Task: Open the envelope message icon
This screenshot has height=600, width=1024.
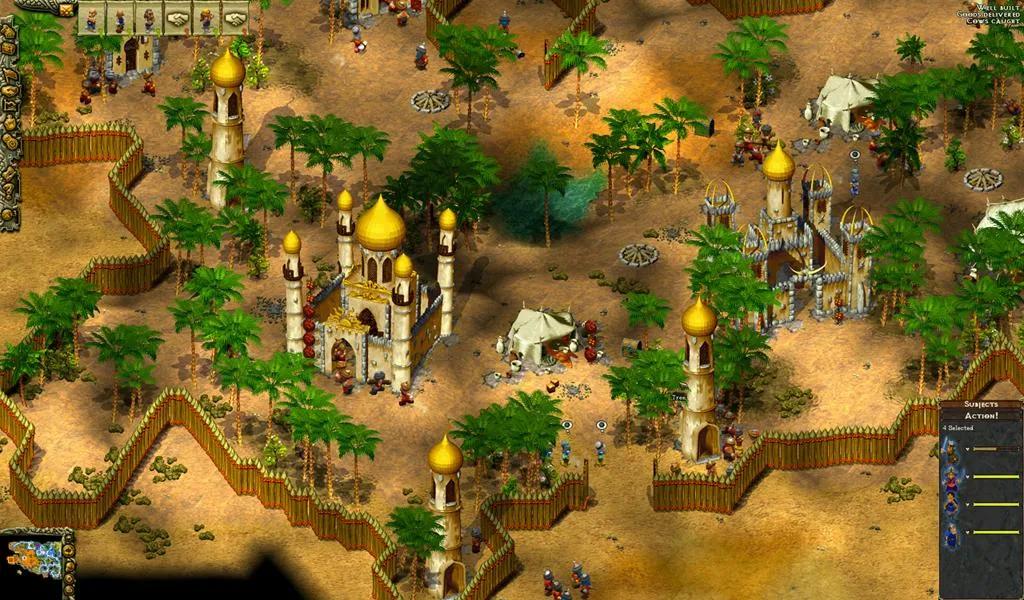Action: pos(68,9)
